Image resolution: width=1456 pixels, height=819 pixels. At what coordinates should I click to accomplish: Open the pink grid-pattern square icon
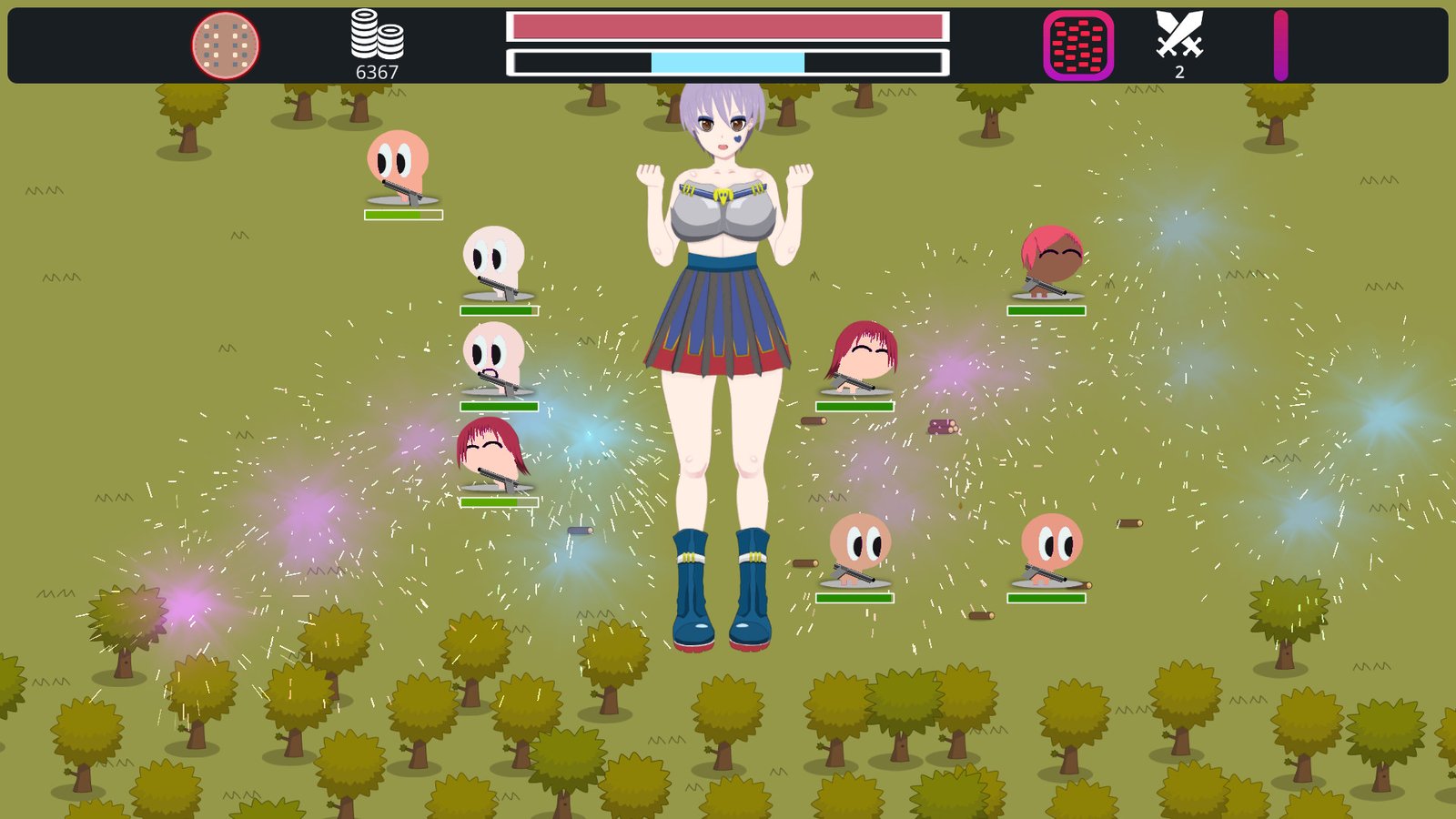(x=1077, y=42)
